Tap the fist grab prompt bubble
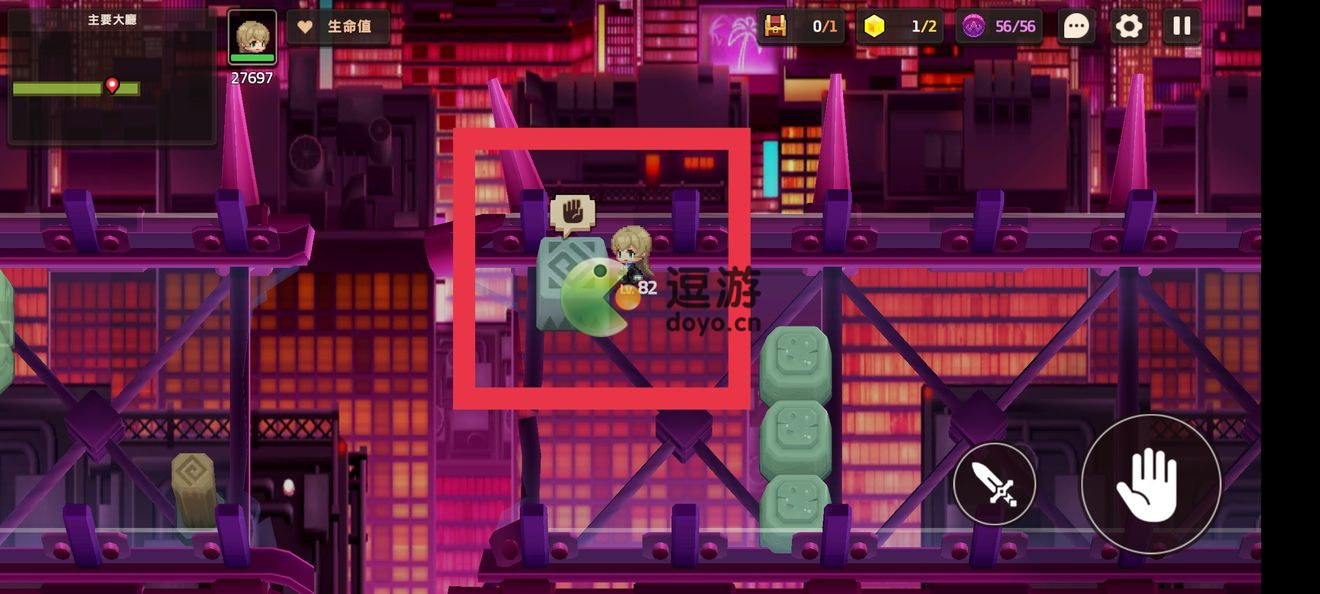 coord(572,213)
